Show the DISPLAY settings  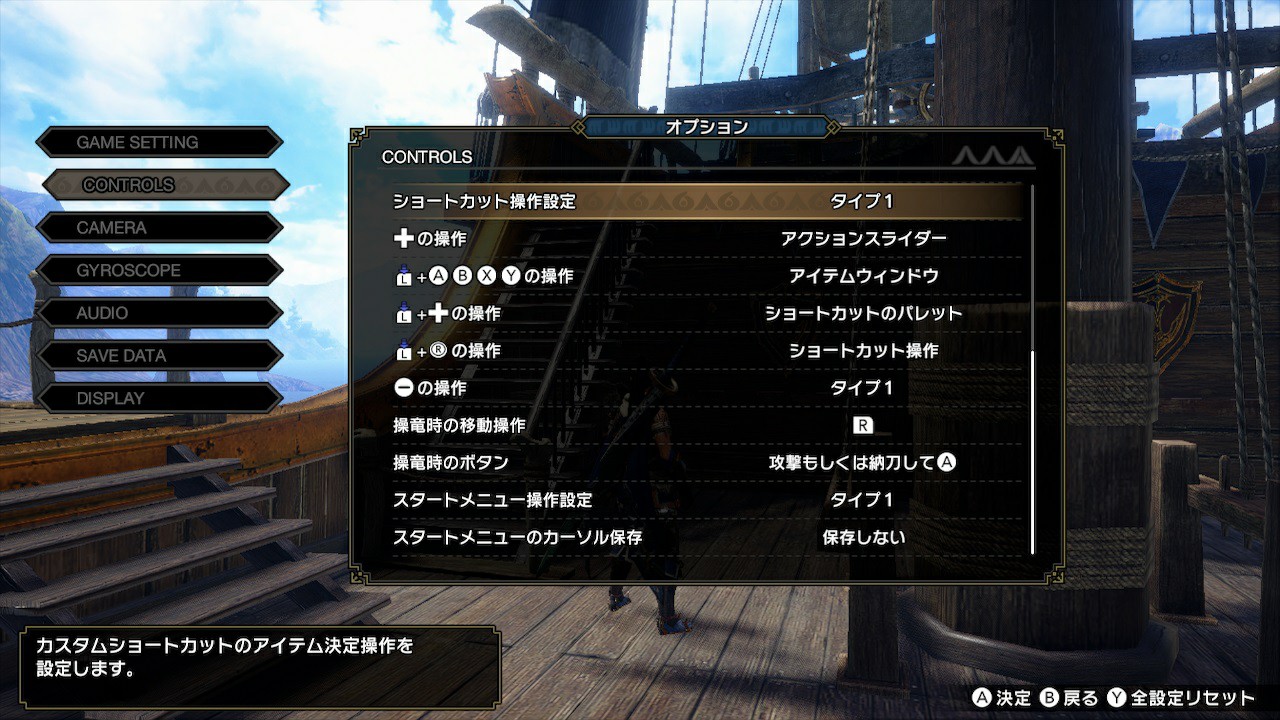158,398
